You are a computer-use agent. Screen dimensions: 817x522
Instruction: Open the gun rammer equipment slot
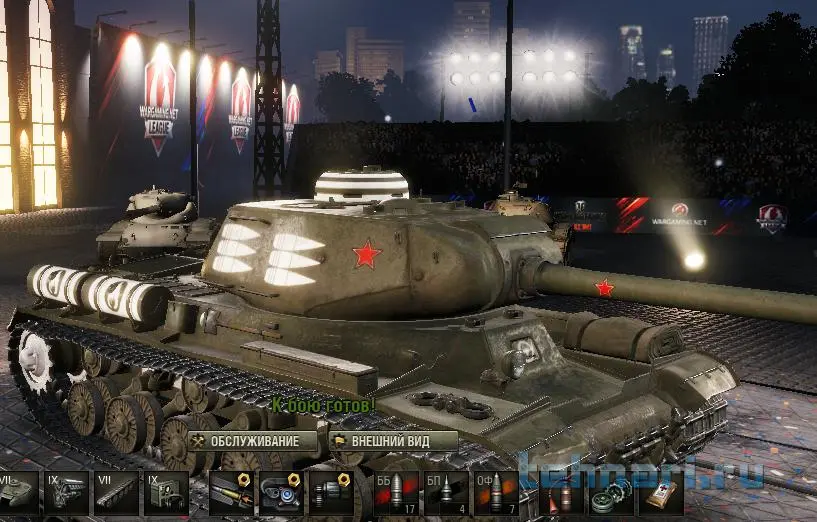click(232, 494)
